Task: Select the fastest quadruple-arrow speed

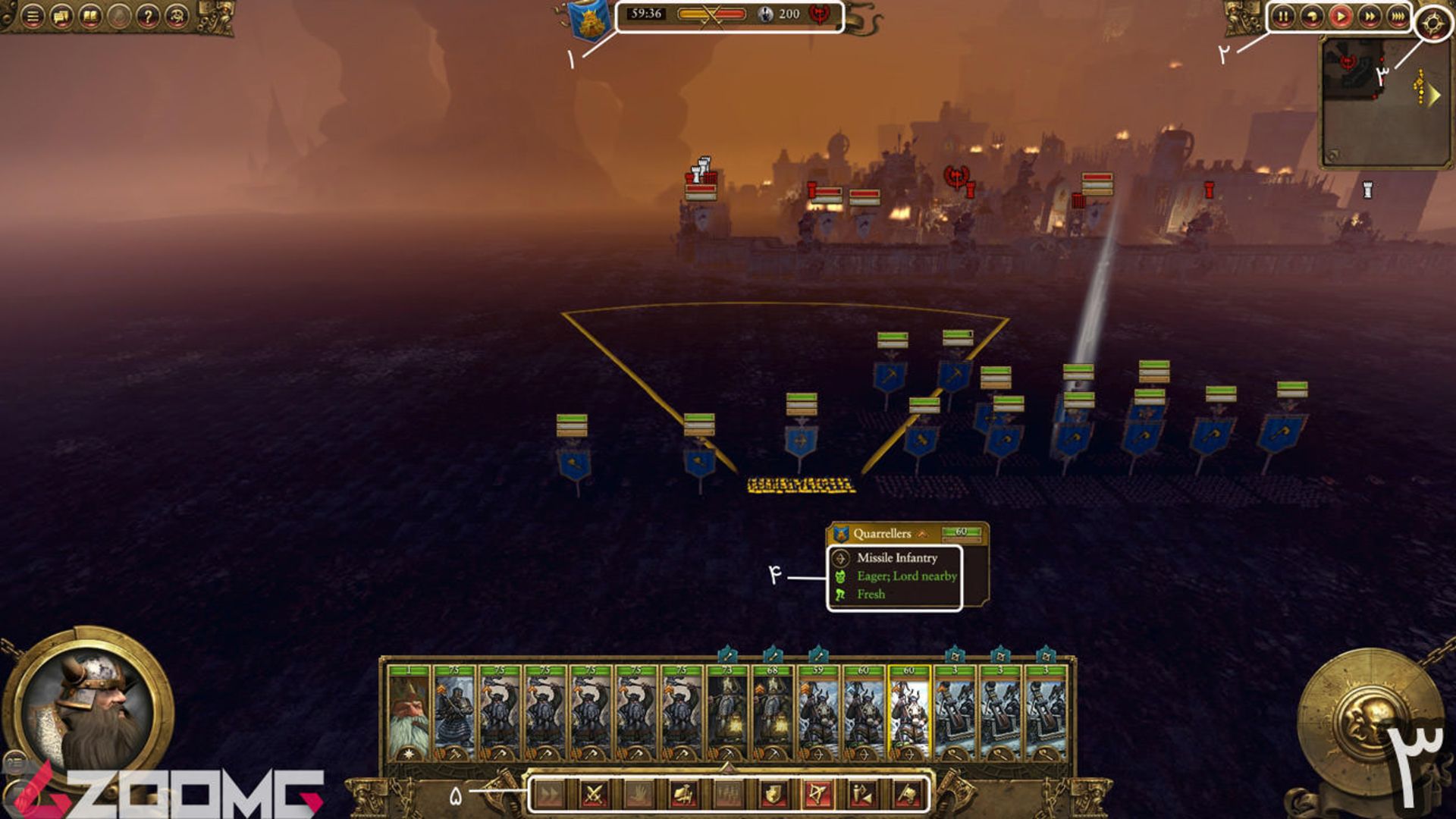Action: [x=1398, y=16]
